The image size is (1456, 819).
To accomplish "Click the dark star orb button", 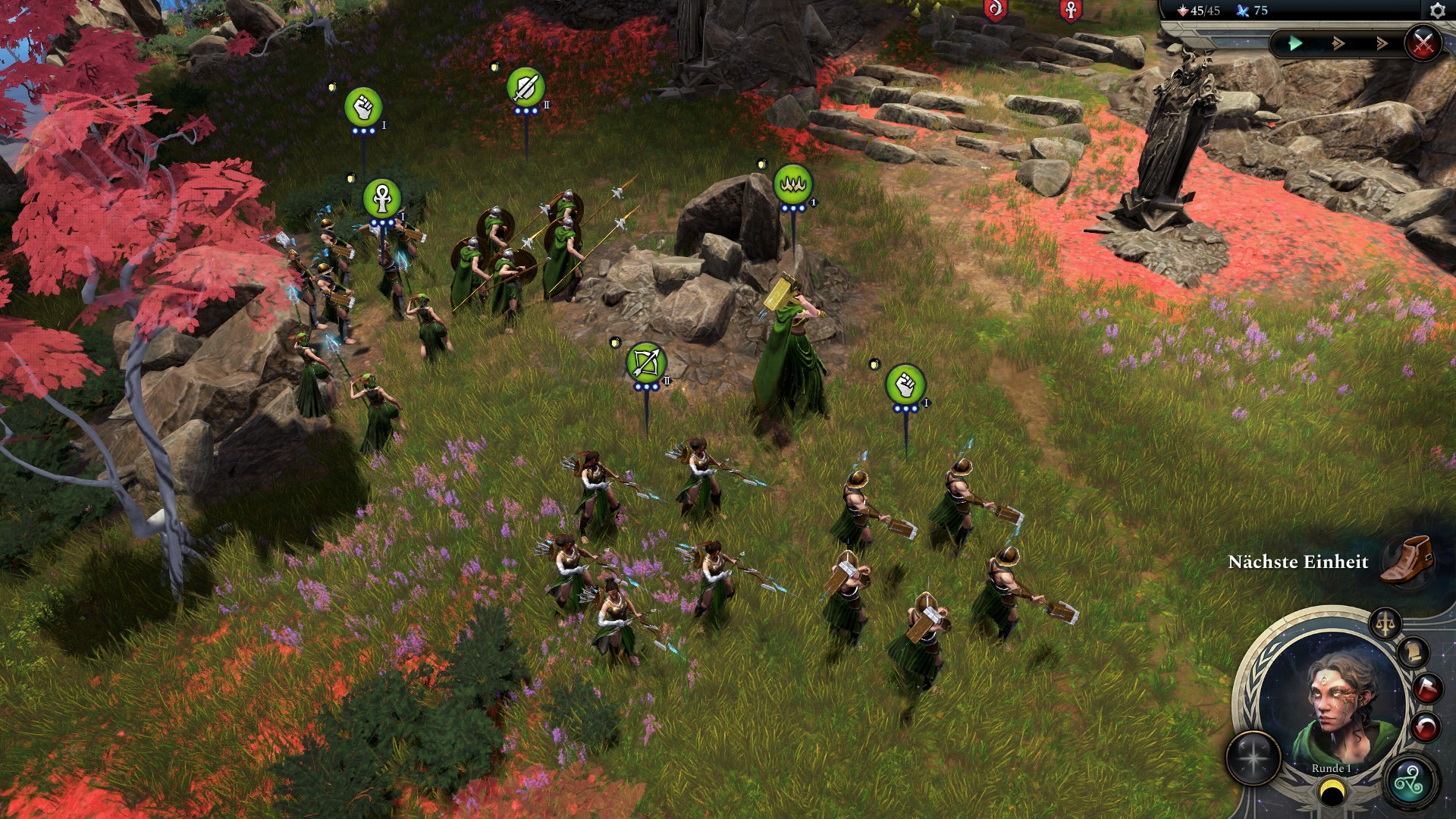I will [1254, 758].
